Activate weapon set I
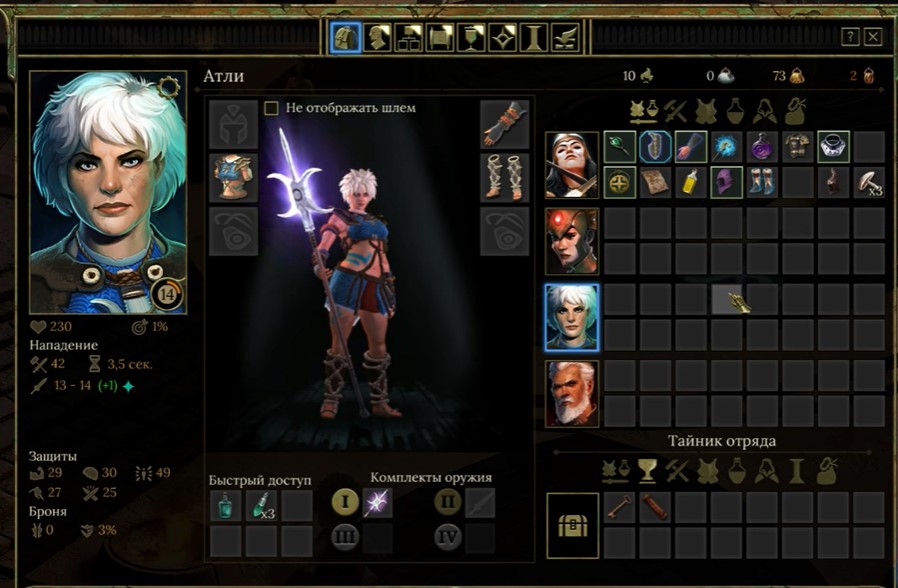898x588 pixels. pyautogui.click(x=345, y=502)
